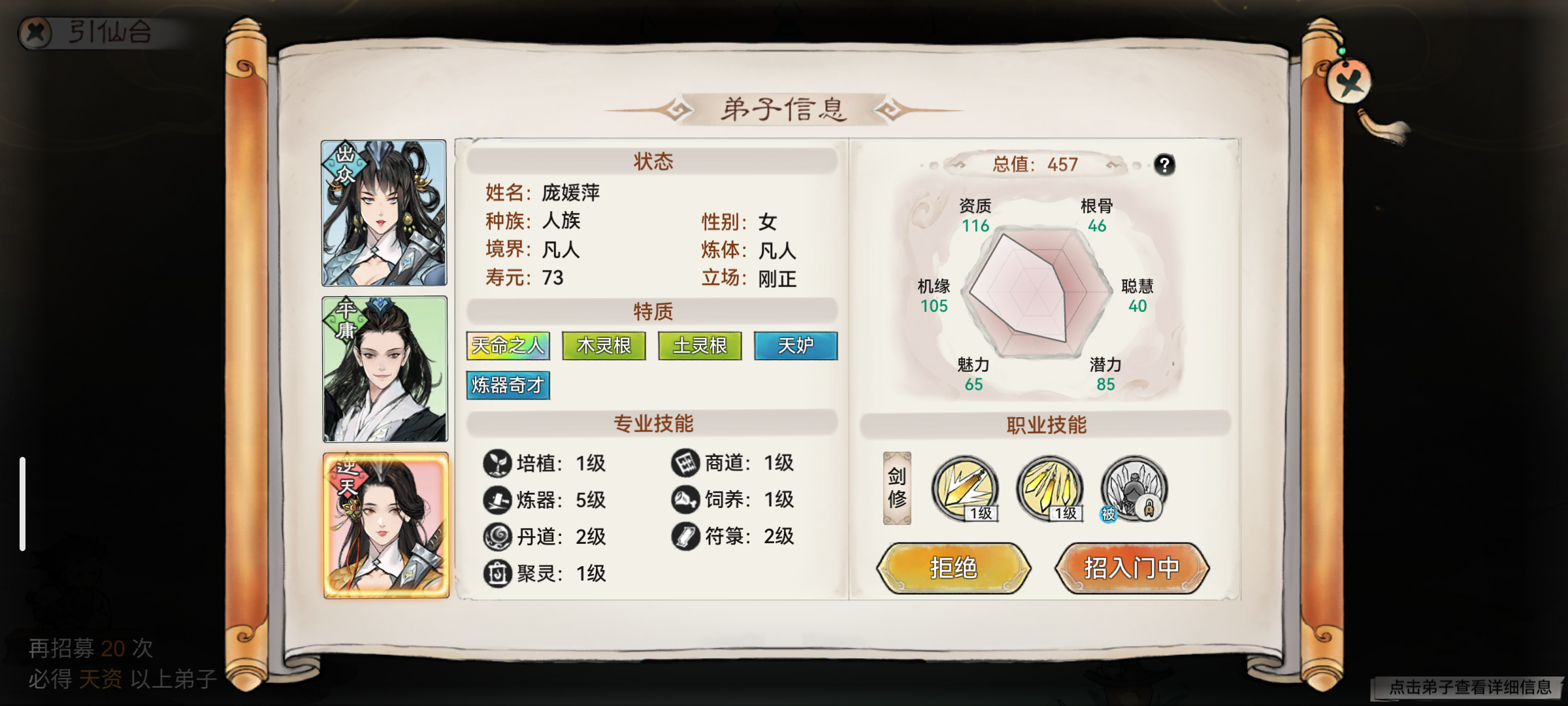The height and width of the screenshot is (706, 1568).
Task: Close the 引仙台 panel
Action: (35, 31)
